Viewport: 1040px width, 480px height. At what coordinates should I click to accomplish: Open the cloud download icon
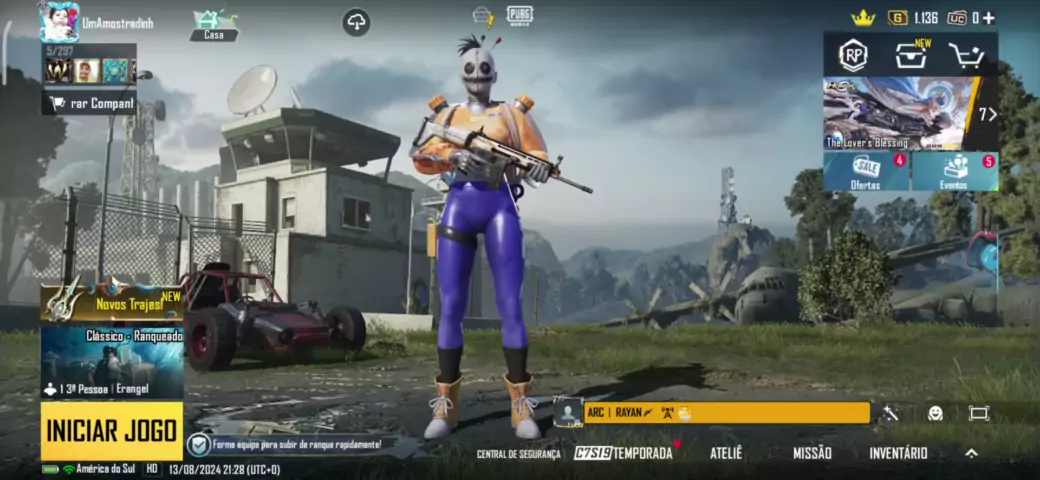(356, 22)
